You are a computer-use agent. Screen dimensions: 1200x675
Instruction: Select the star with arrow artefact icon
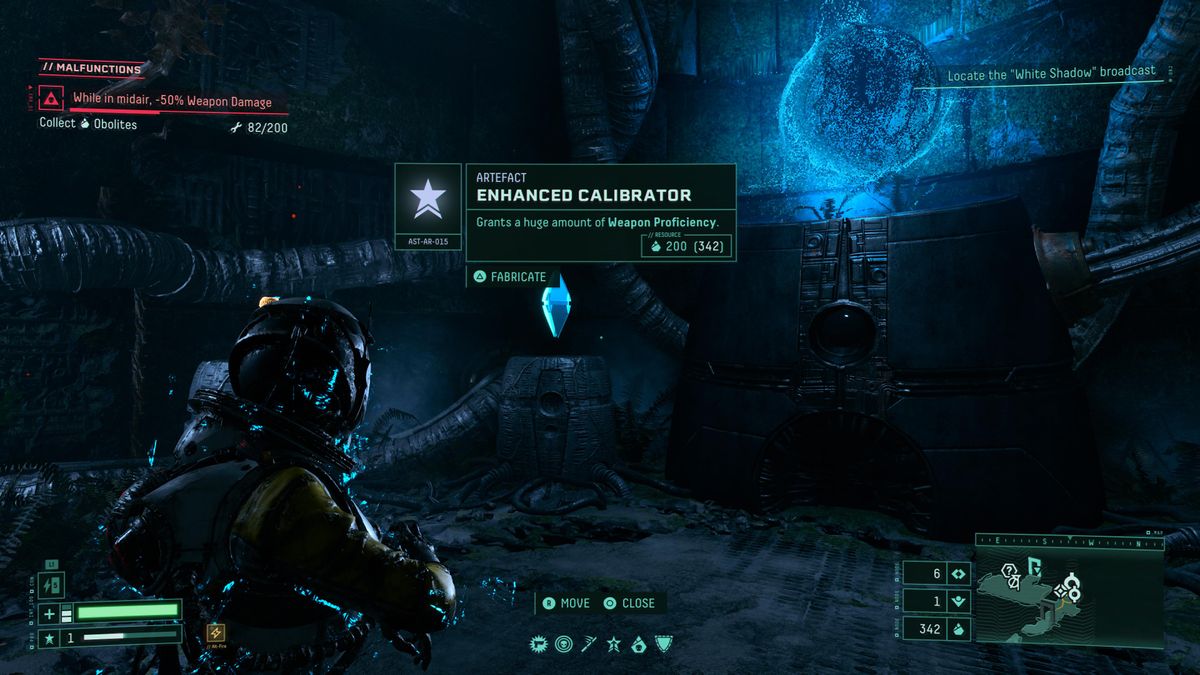click(x=613, y=644)
